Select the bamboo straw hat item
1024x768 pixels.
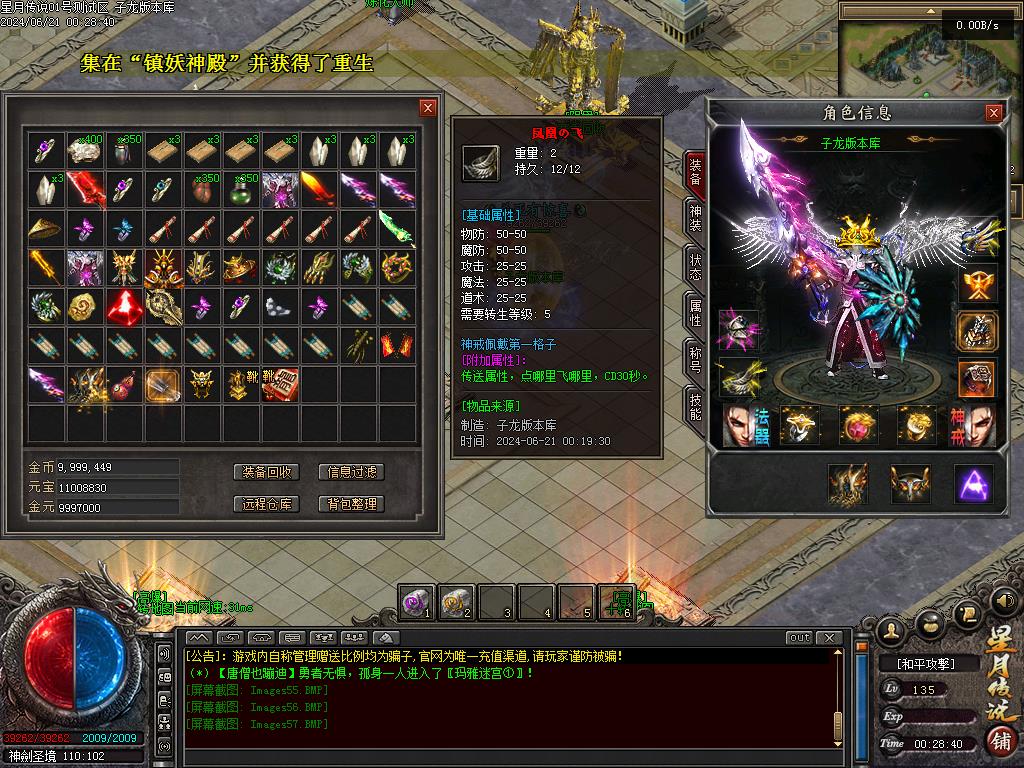44,229
